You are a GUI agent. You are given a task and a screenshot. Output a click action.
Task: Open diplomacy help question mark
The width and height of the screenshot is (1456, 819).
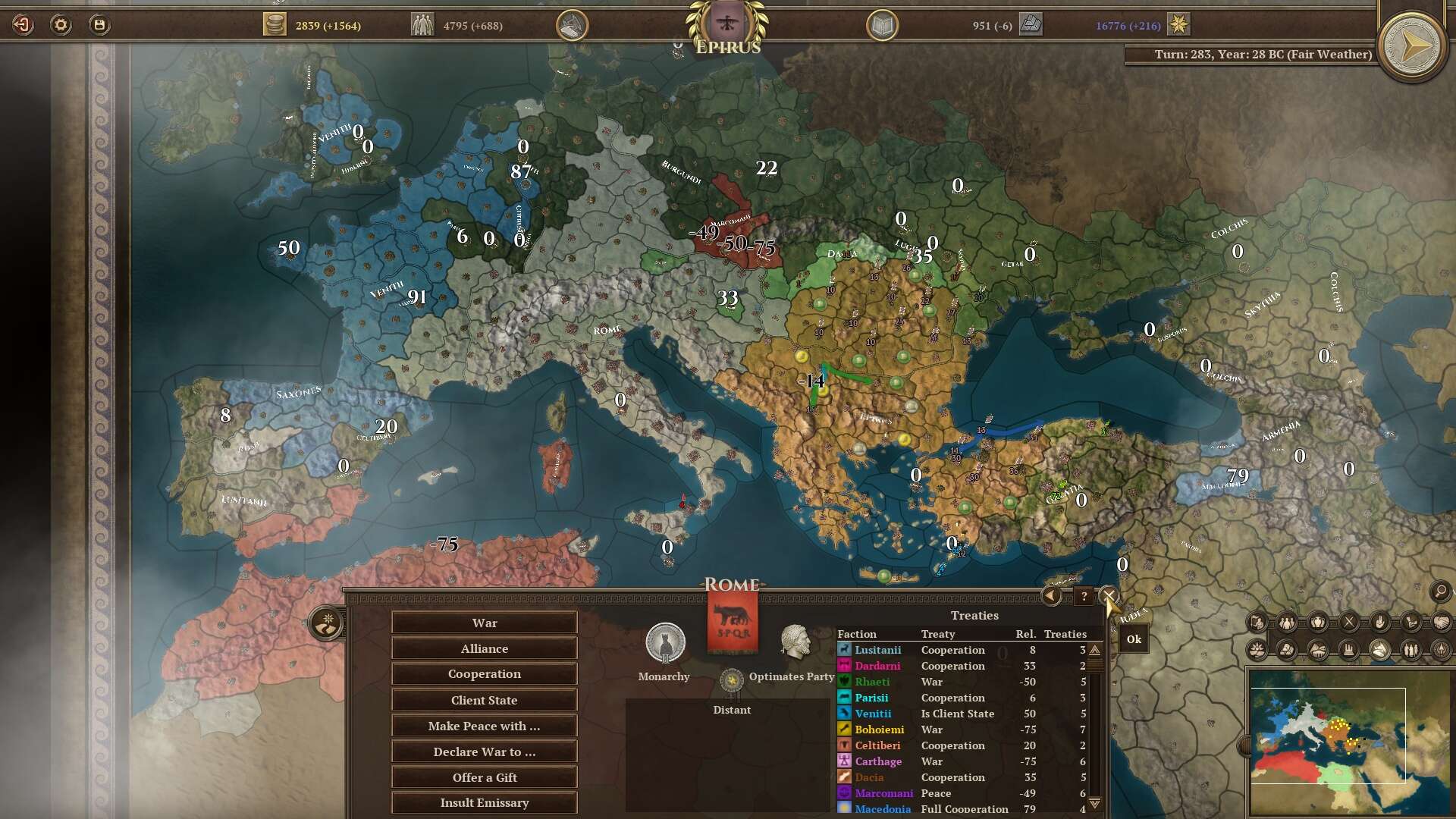[1084, 597]
